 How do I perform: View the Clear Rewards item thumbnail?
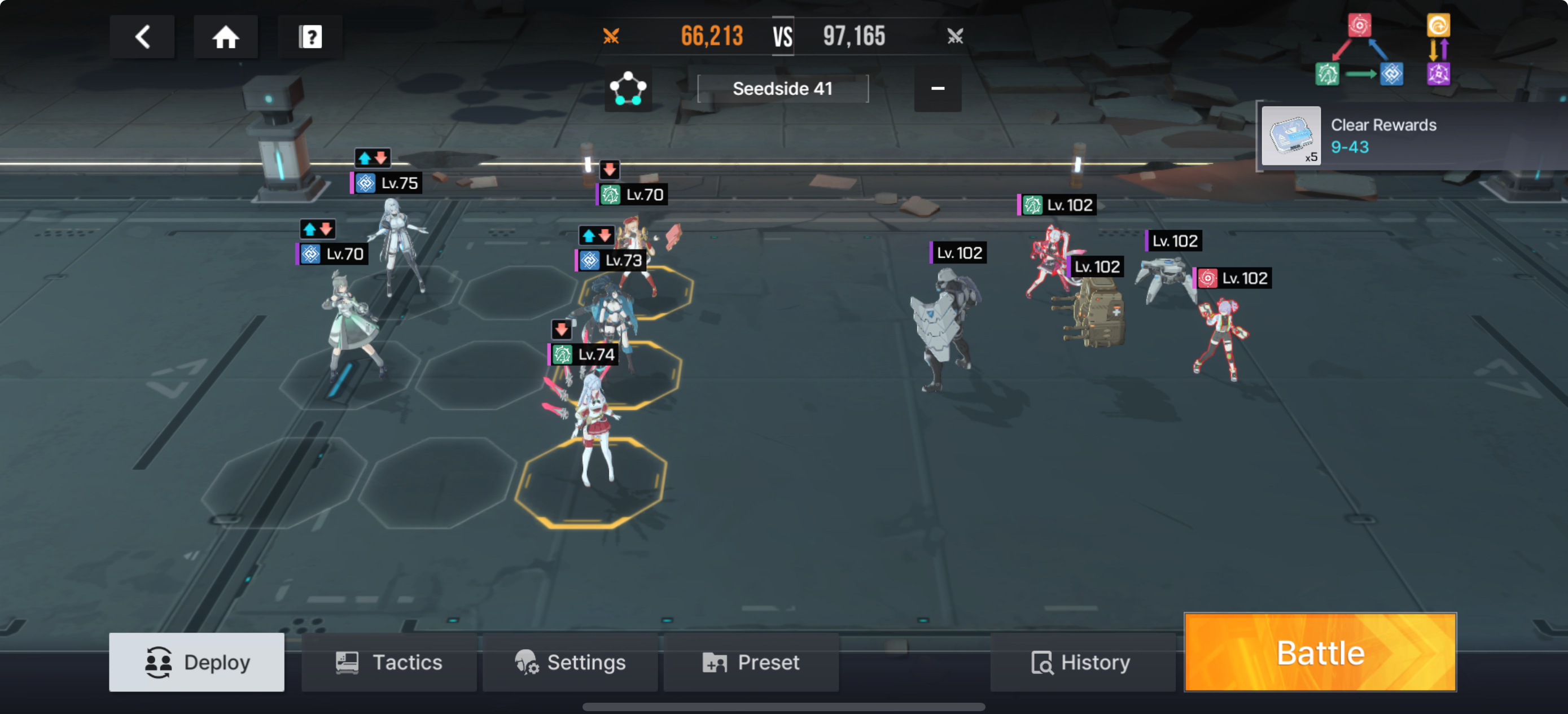click(x=1290, y=135)
